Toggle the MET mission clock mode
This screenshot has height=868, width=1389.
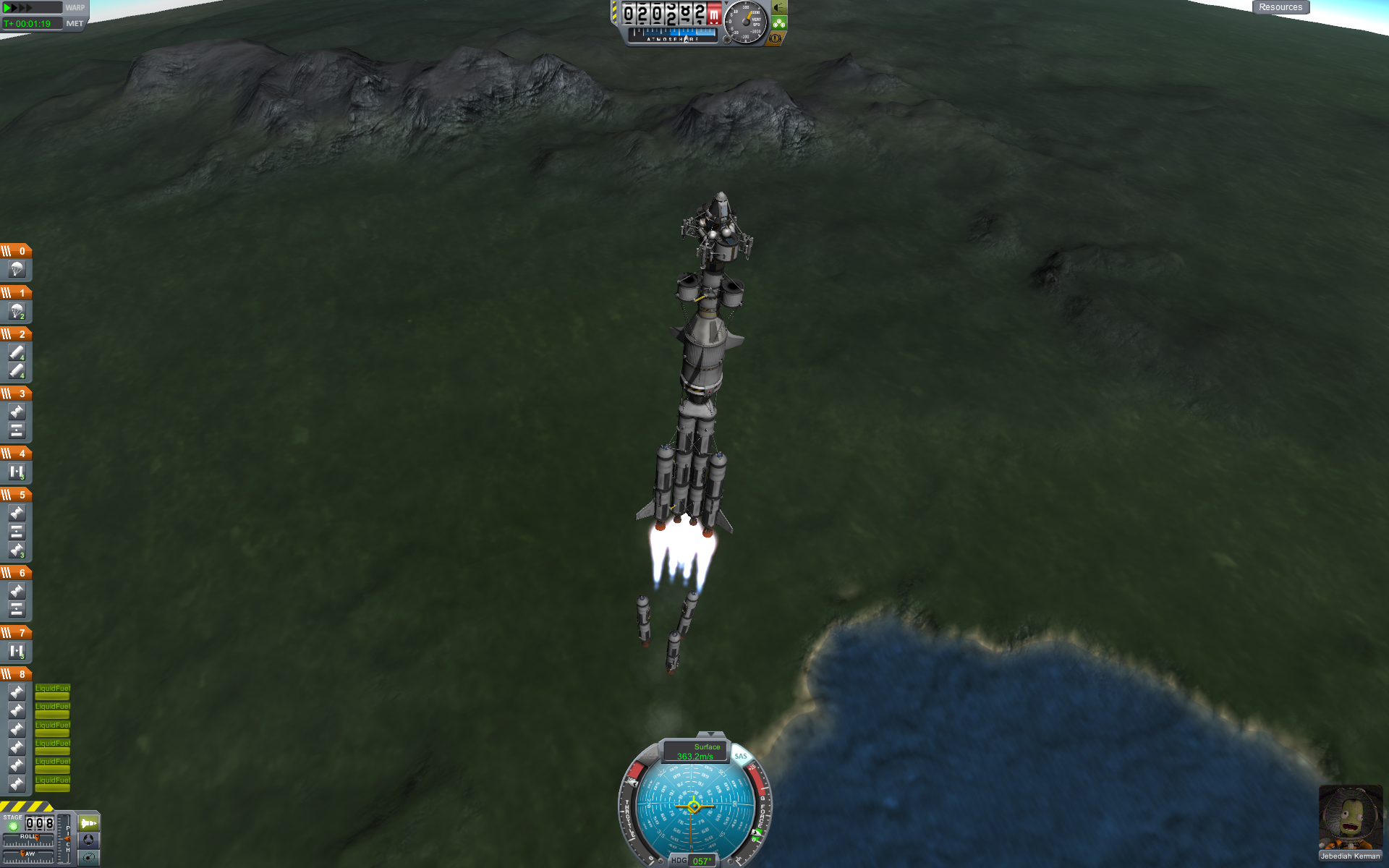pos(75,24)
